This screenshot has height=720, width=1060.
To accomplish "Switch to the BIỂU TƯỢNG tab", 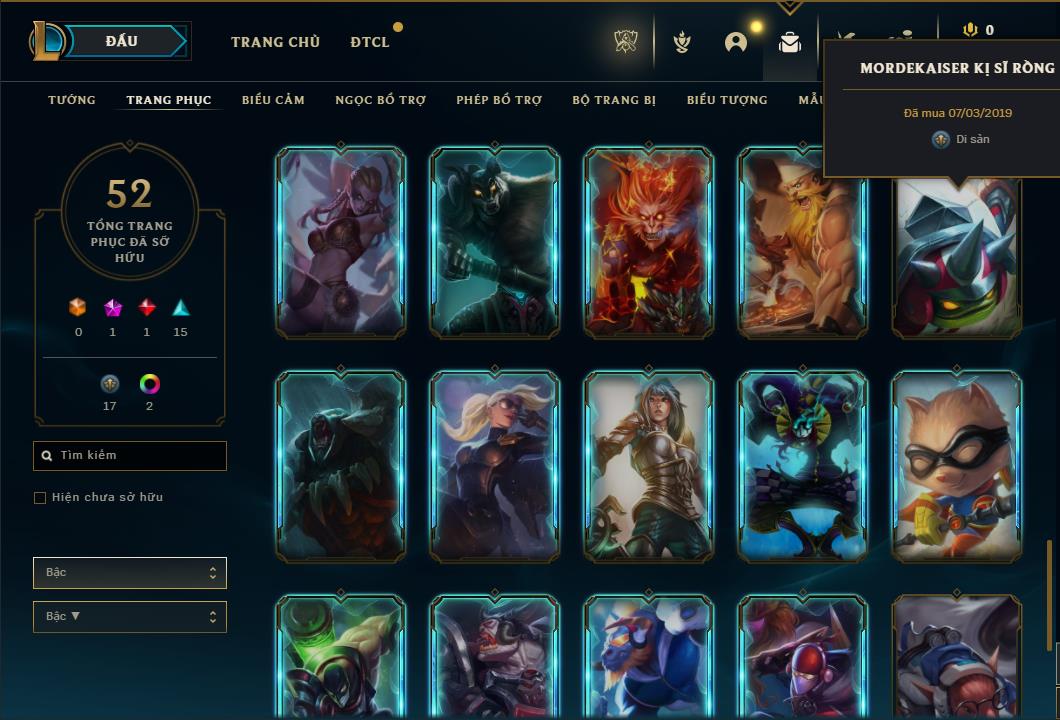I will coord(727,100).
